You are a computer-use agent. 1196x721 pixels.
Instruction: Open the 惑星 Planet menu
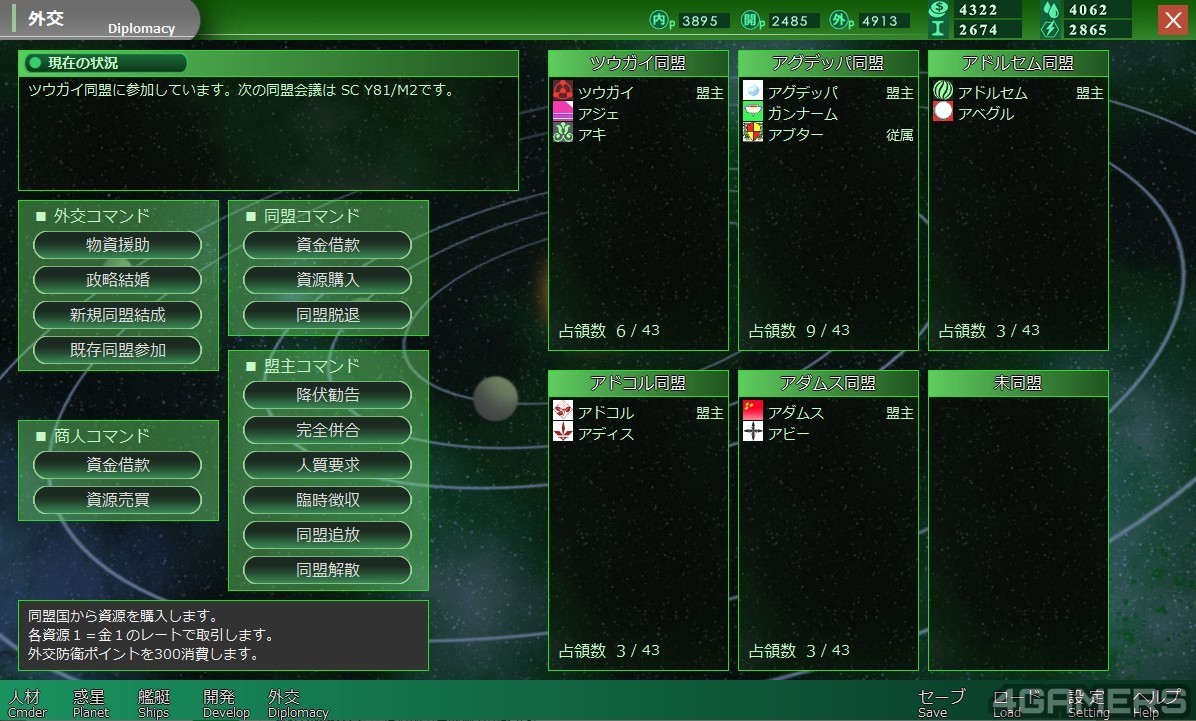91,703
